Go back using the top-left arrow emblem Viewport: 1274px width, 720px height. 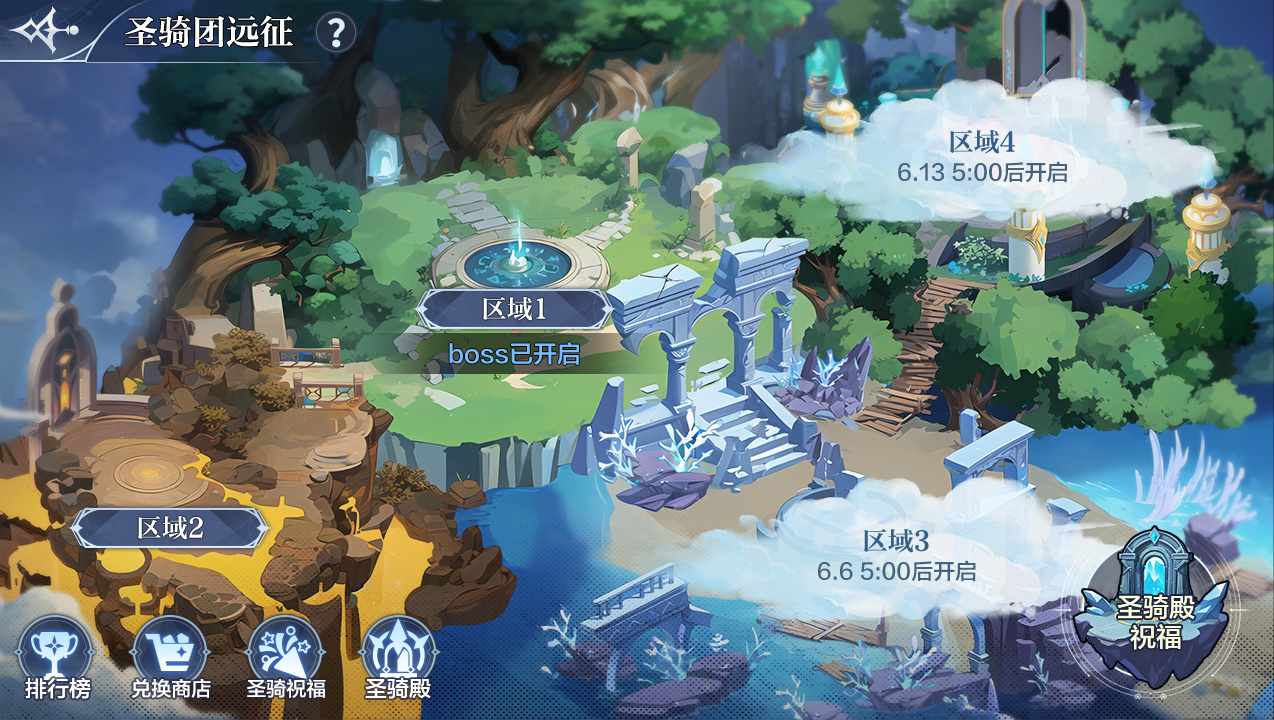pyautogui.click(x=40, y=31)
